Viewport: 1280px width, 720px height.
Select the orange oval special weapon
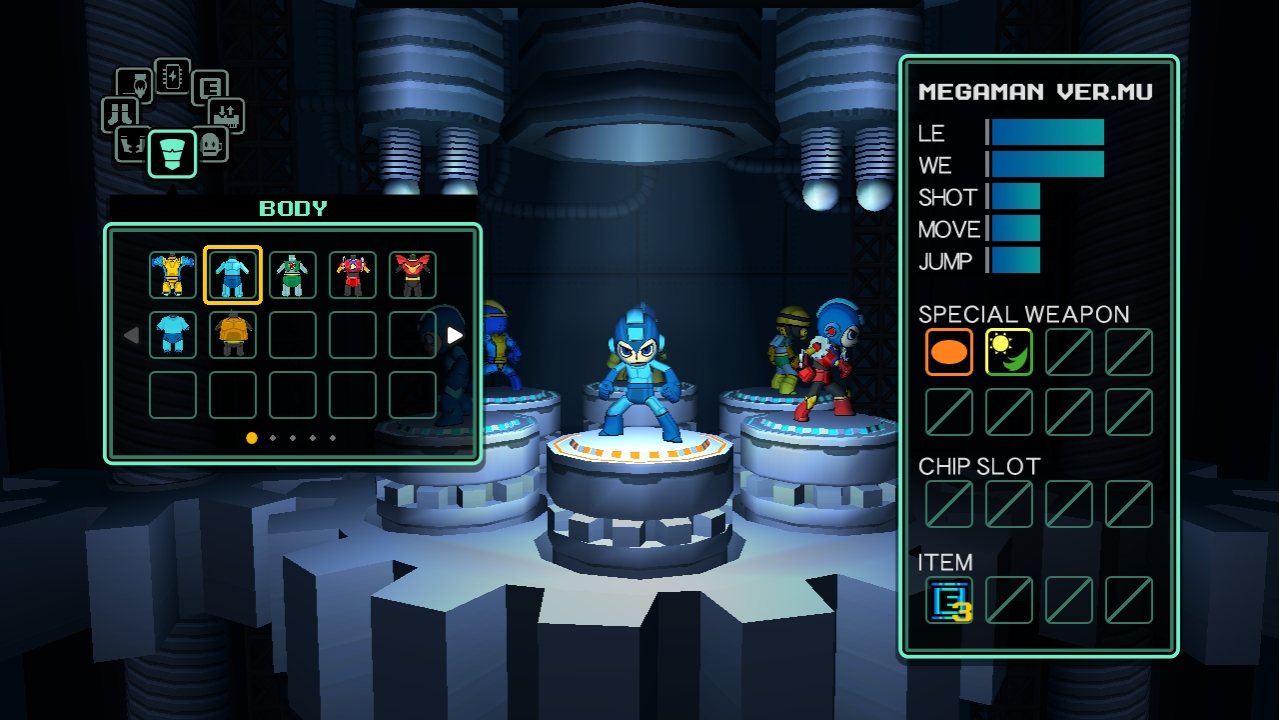click(x=949, y=352)
